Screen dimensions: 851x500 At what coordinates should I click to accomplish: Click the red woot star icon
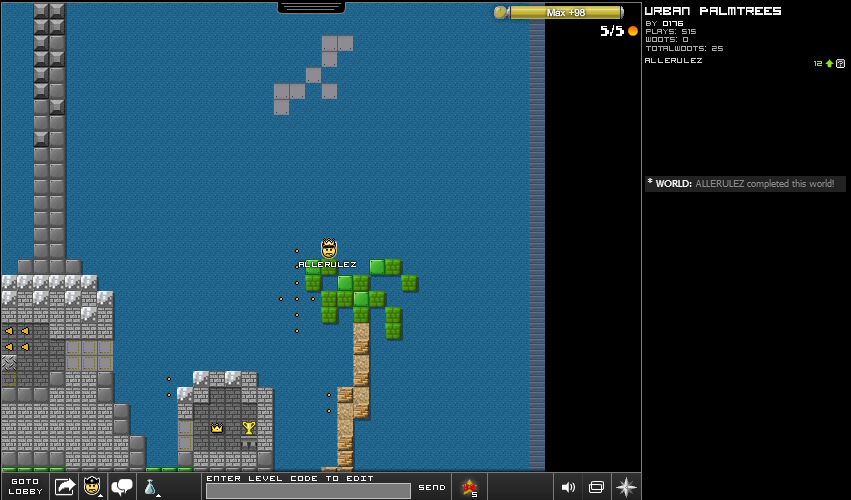(468, 487)
